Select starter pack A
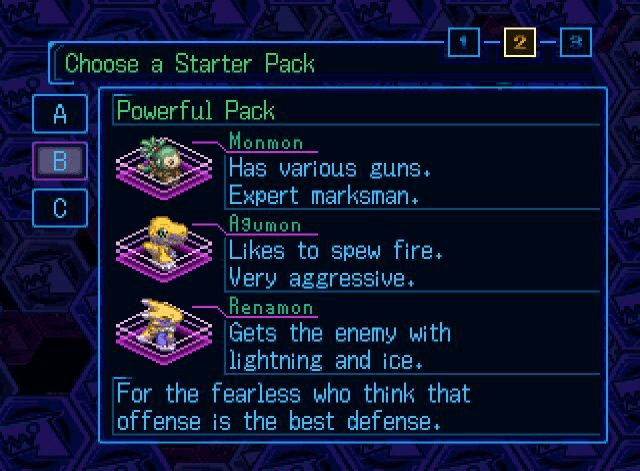The image size is (640, 471). (x=60, y=114)
